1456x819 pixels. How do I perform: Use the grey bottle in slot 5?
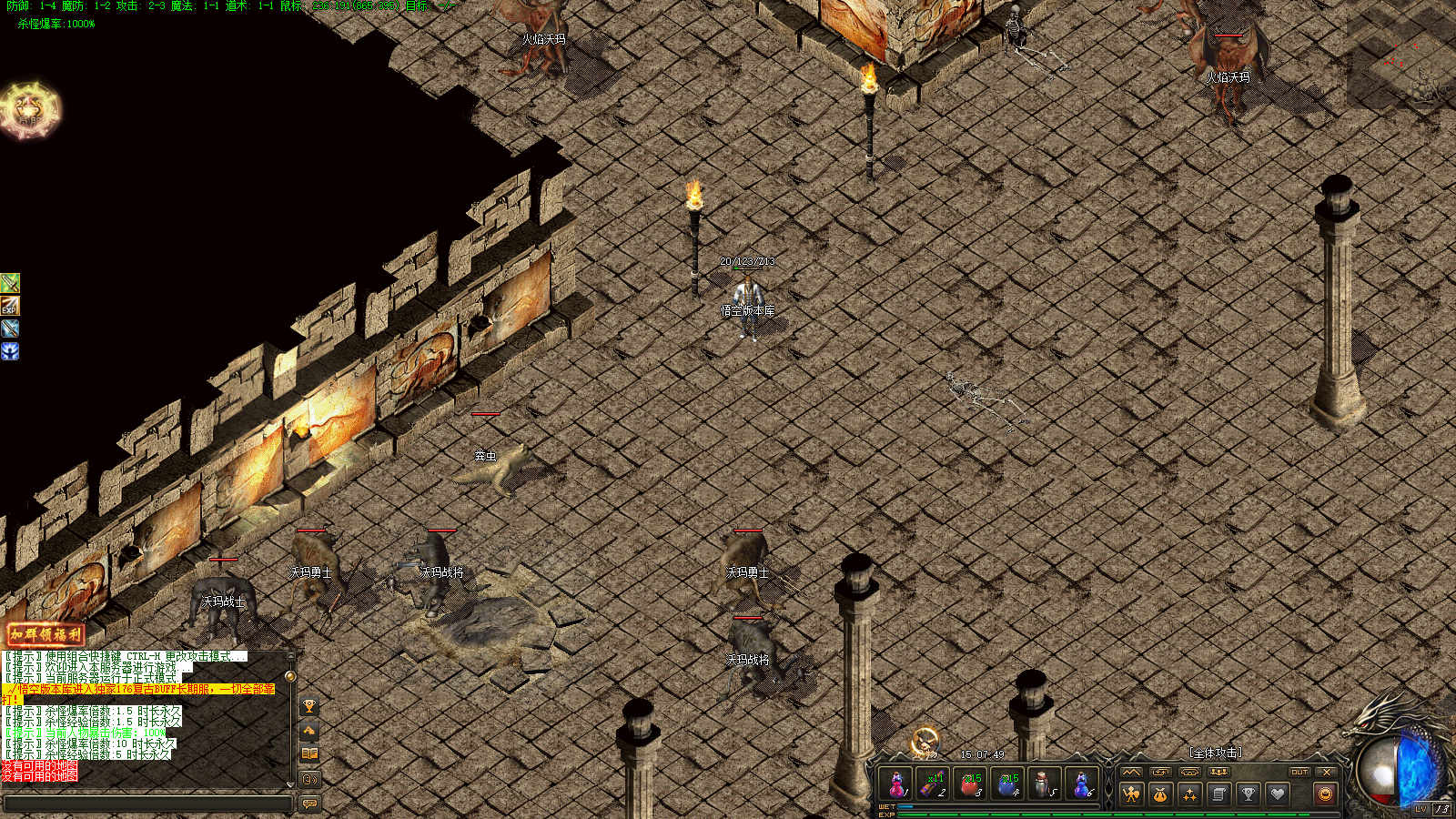[1044, 784]
